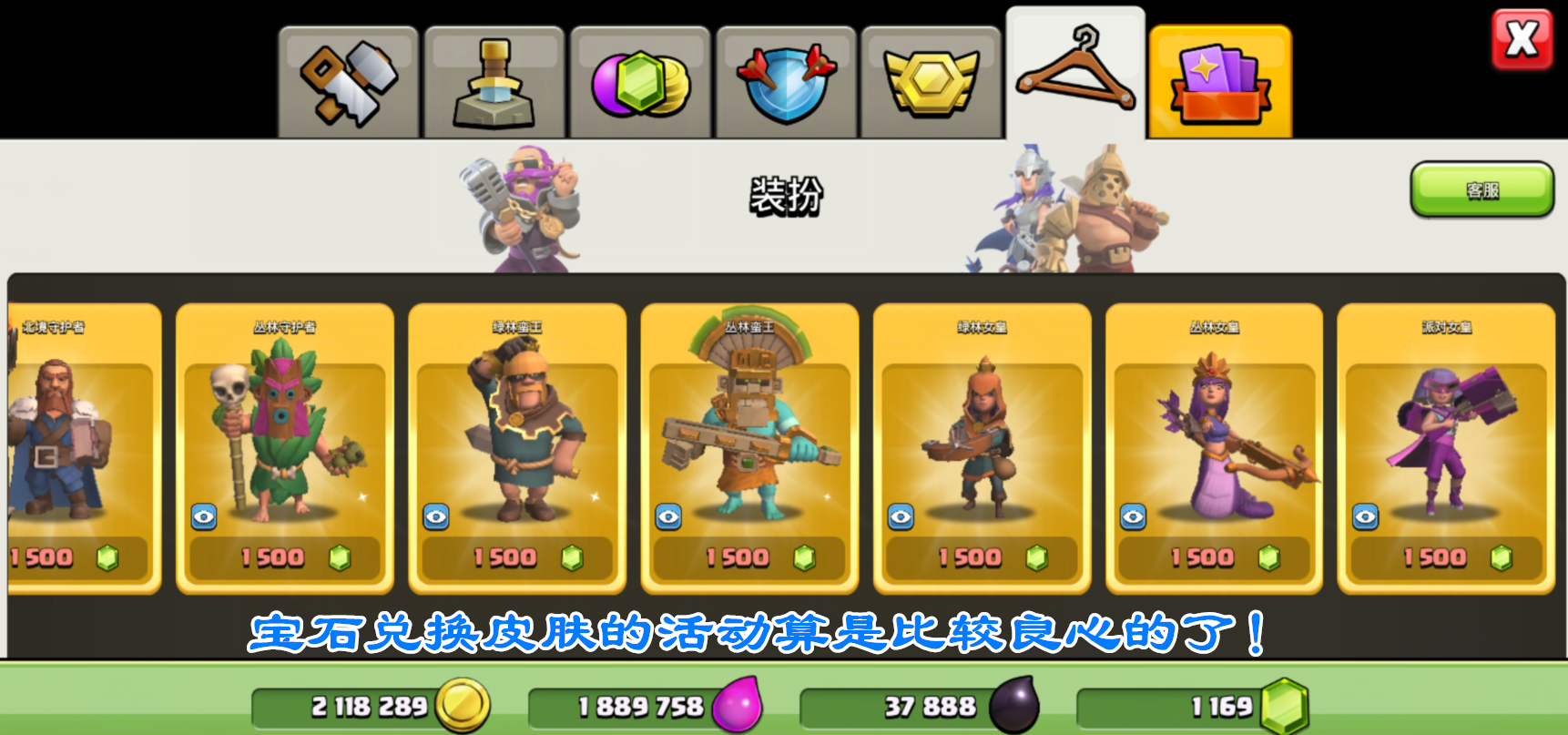Viewport: 1568px width, 735px height.
Task: Open the purple cards offer tab
Action: [x=1220, y=83]
